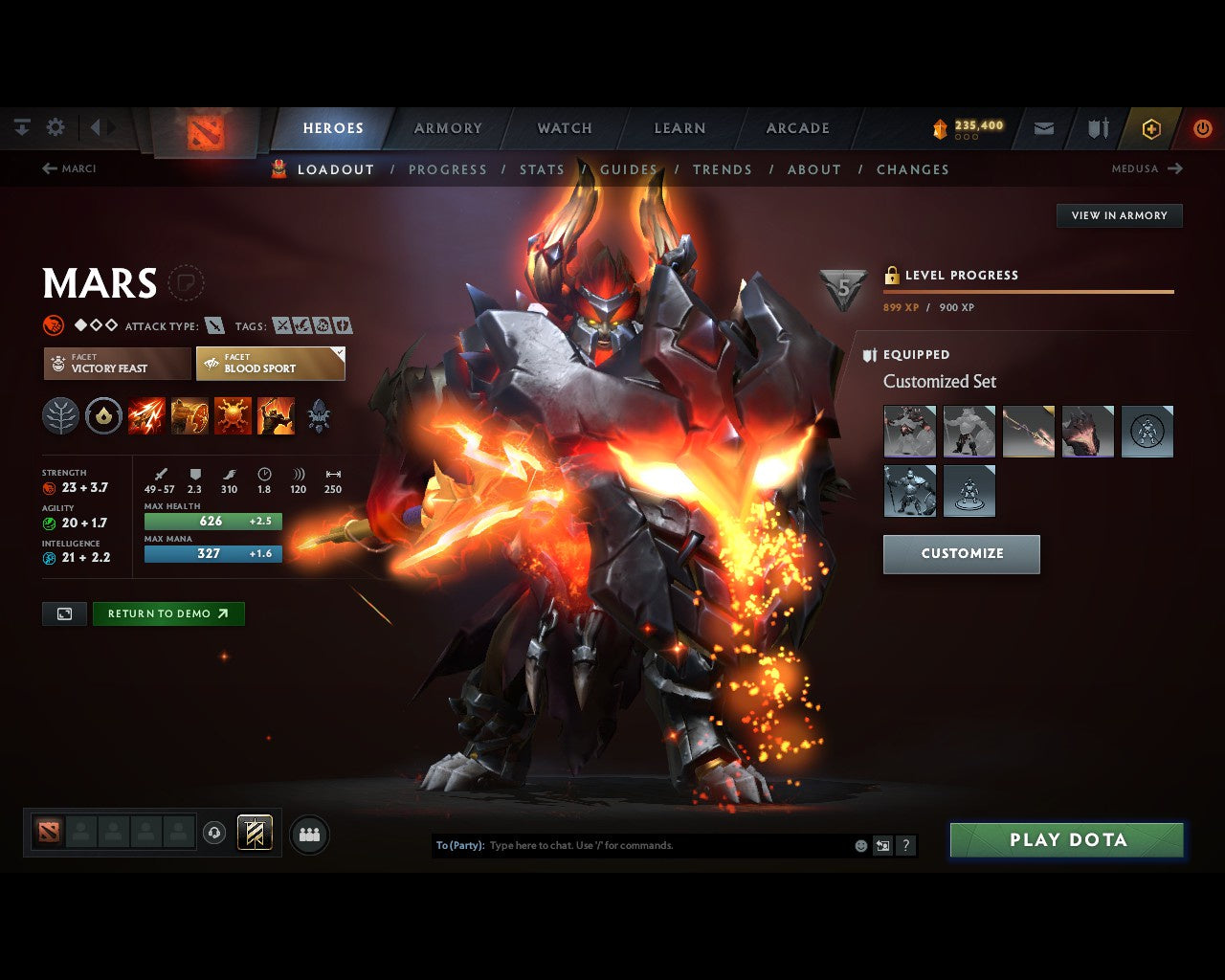This screenshot has height=980, width=1225.
Task: Open the GUIDES tab
Action: 629,169
